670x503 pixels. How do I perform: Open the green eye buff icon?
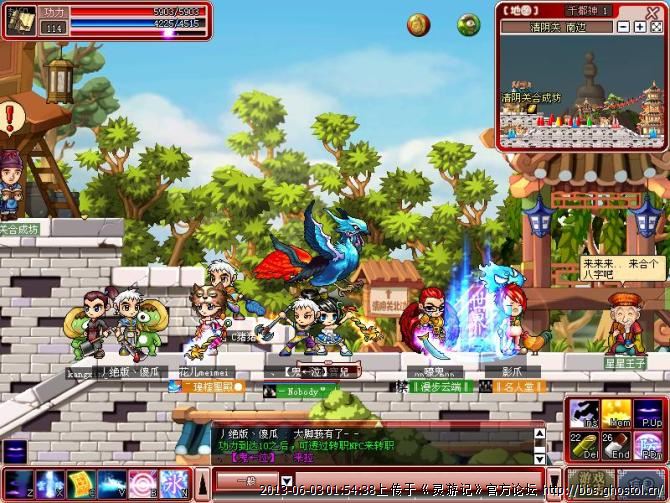(x=468, y=25)
